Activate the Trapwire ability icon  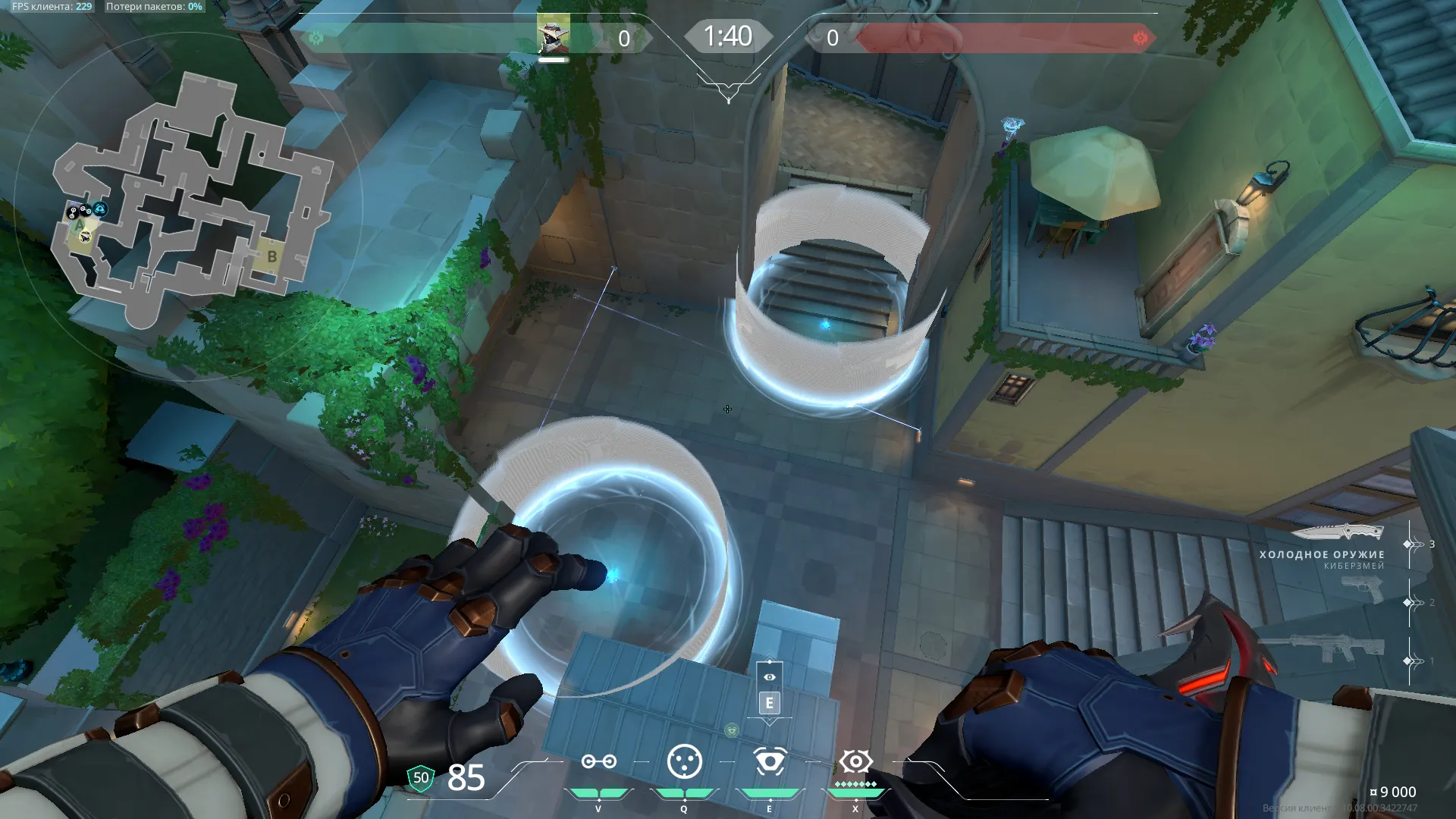click(598, 761)
